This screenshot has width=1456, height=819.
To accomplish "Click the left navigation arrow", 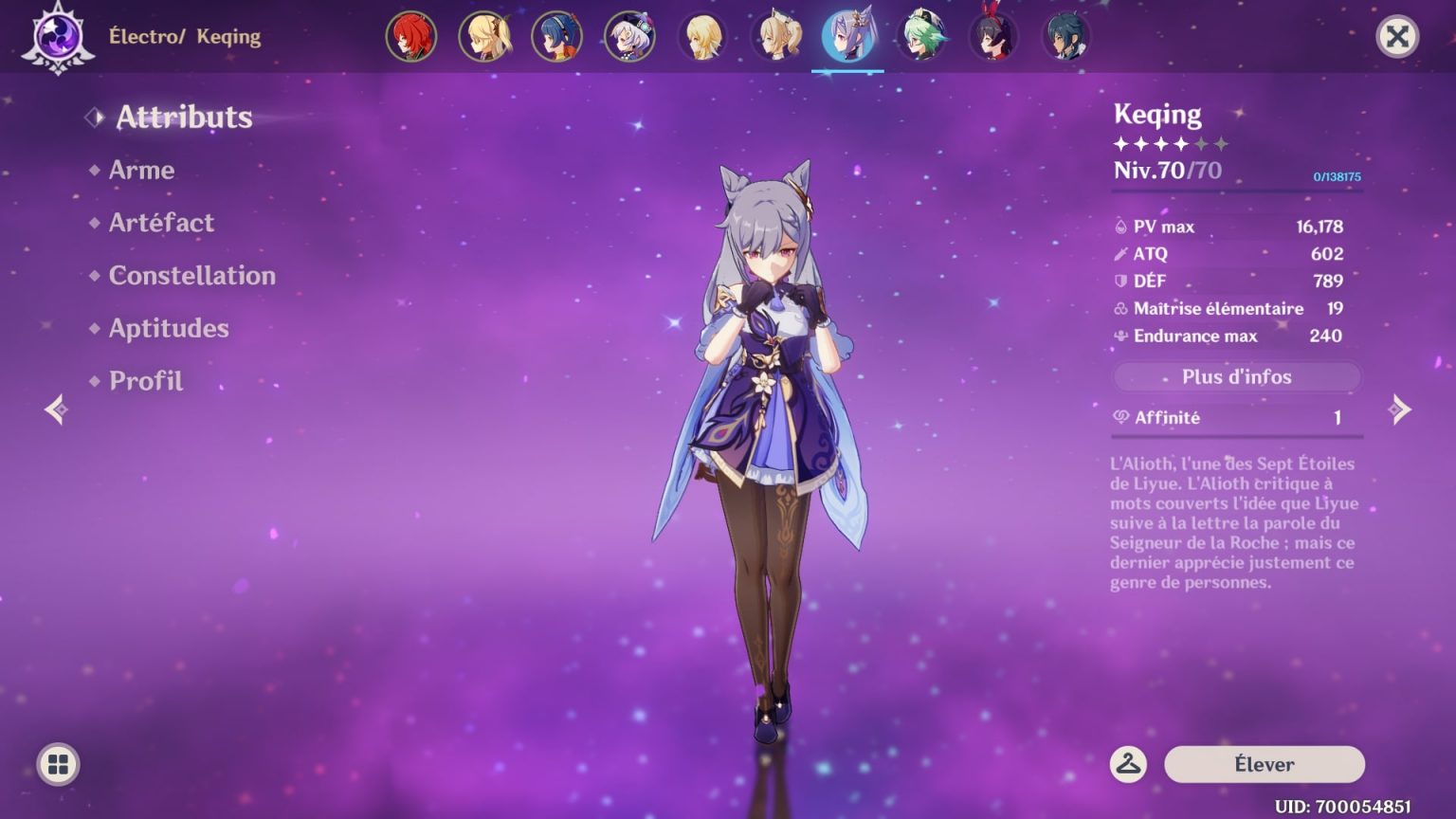I will [x=56, y=408].
